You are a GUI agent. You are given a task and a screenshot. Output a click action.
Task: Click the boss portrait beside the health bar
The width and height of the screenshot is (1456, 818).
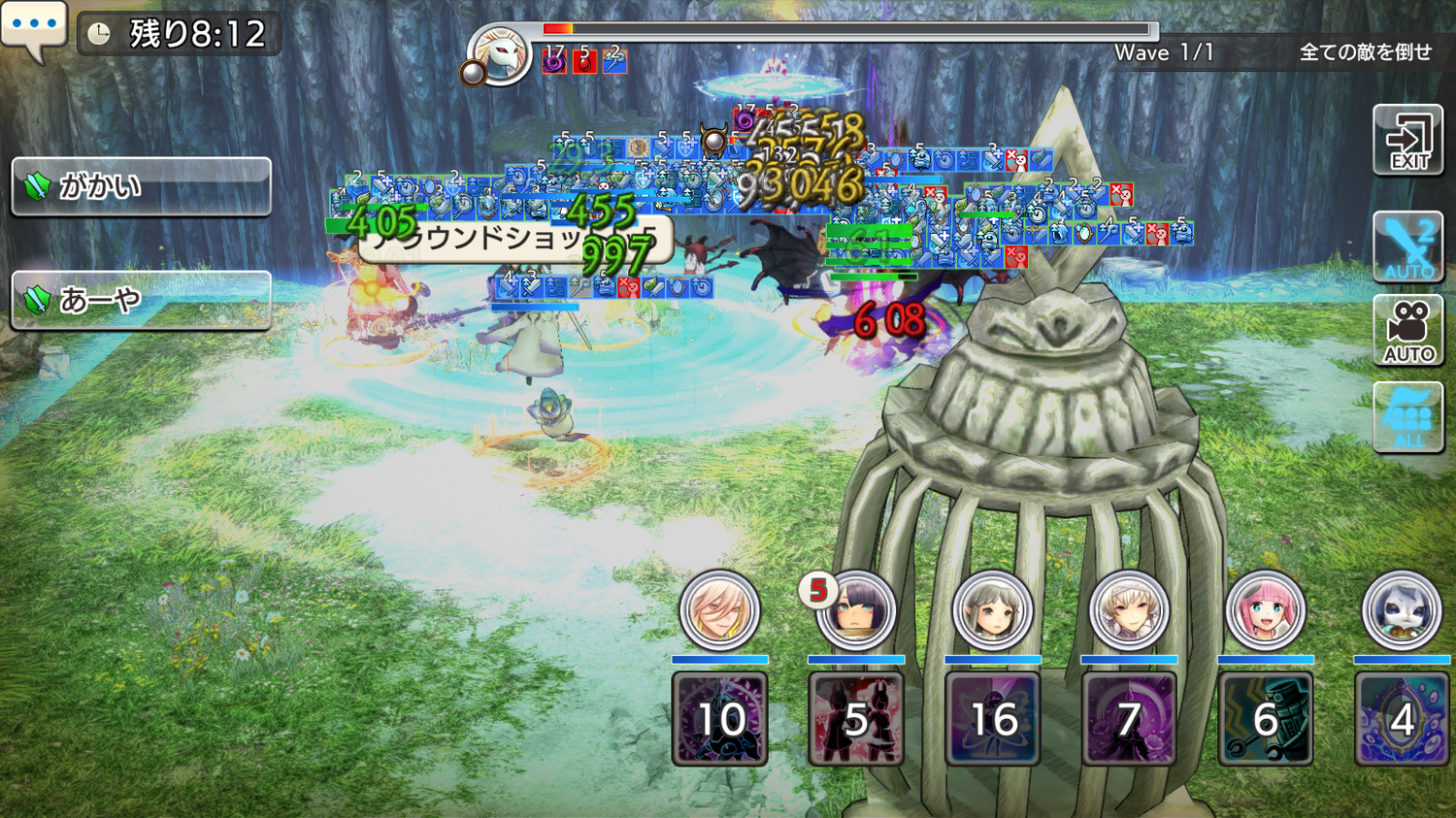pyautogui.click(x=501, y=55)
